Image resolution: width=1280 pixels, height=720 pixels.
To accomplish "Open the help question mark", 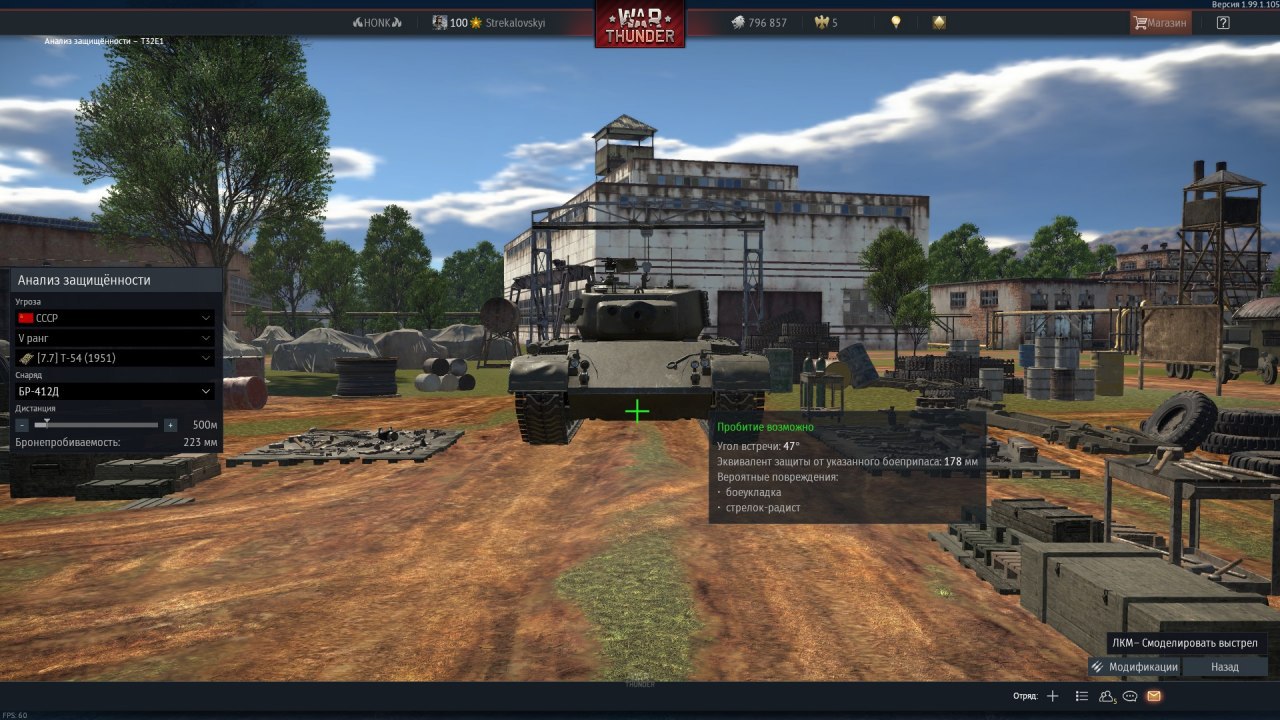I will [1223, 23].
